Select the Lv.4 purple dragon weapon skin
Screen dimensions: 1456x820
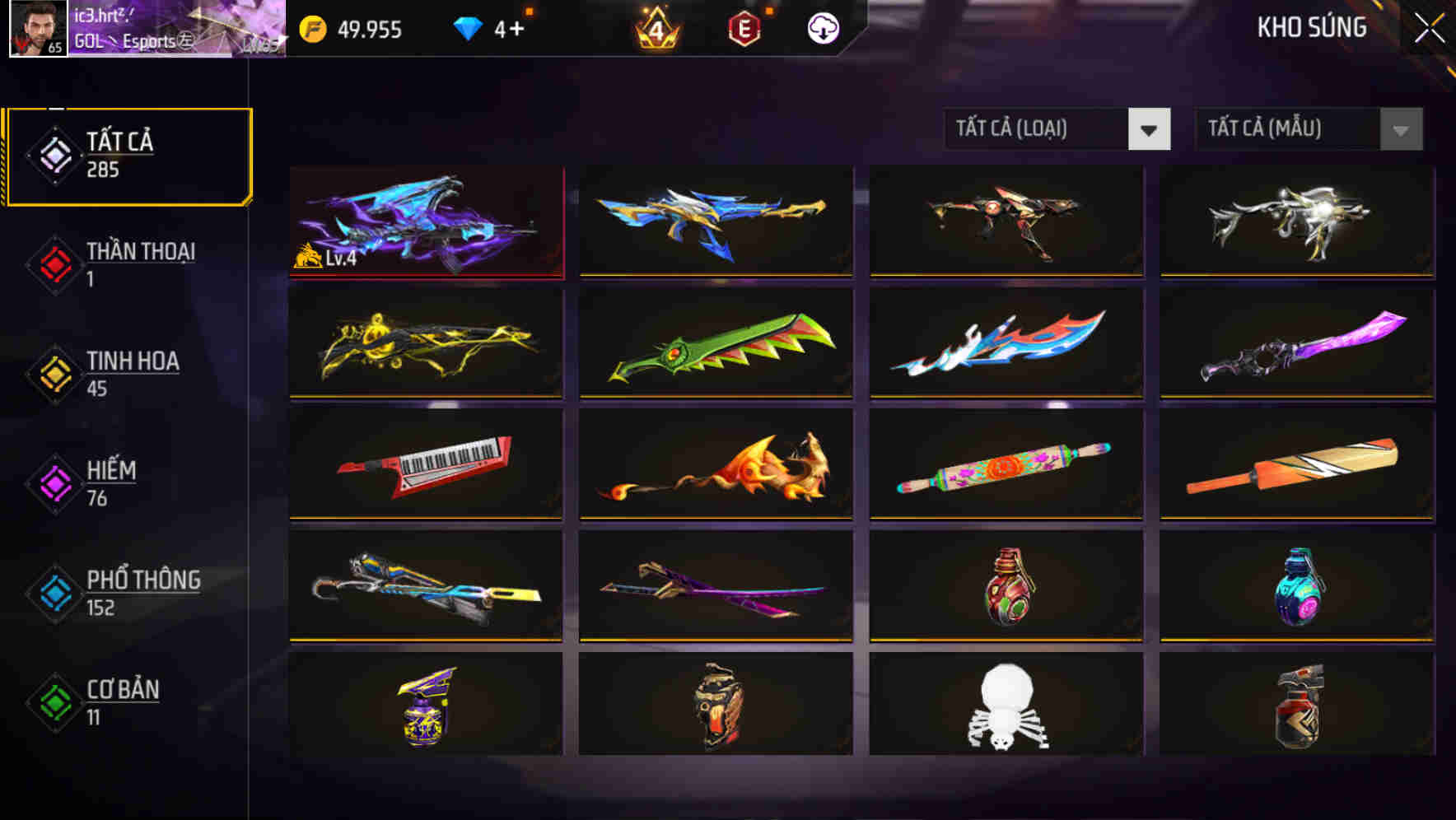coord(427,221)
